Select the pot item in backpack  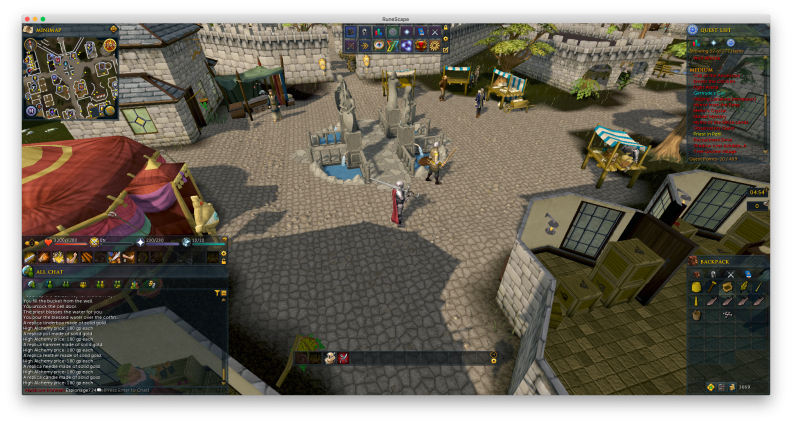coord(696,314)
